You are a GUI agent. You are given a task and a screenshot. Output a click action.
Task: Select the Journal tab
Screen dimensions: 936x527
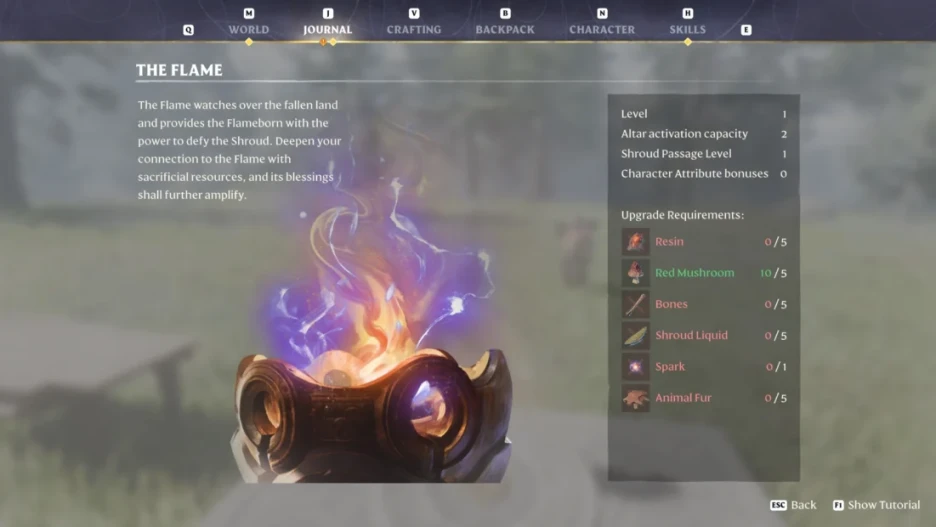327,30
